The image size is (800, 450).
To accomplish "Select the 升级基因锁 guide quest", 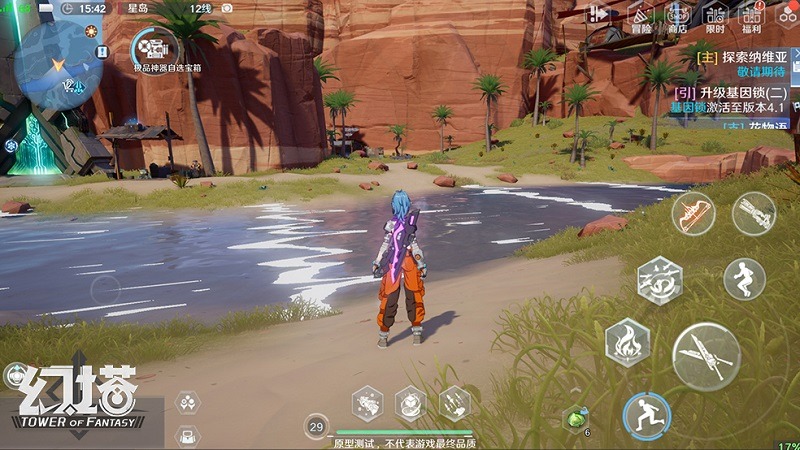I will [738, 92].
